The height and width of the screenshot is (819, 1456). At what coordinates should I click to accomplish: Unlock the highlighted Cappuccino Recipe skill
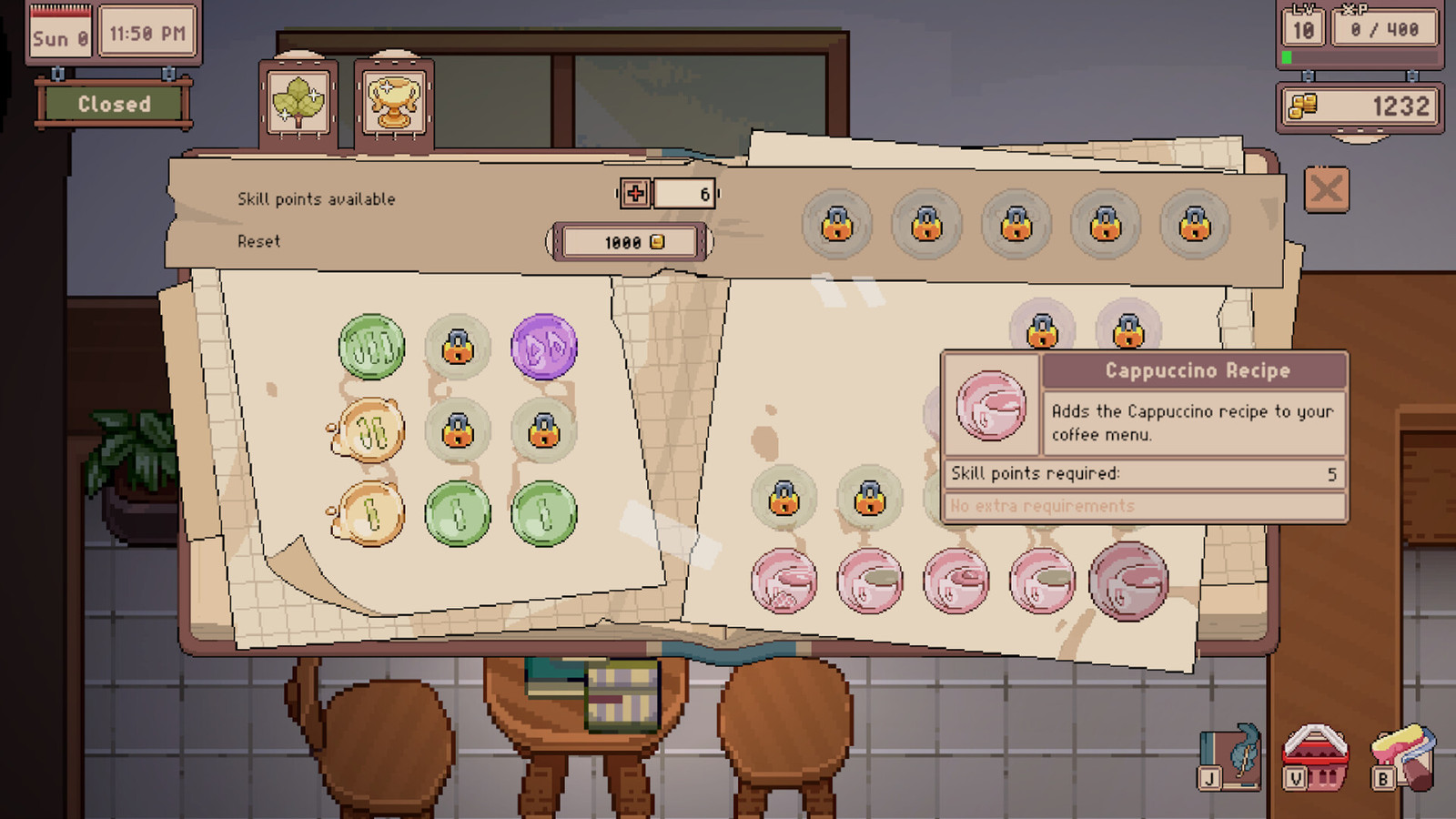pyautogui.click(x=1128, y=581)
